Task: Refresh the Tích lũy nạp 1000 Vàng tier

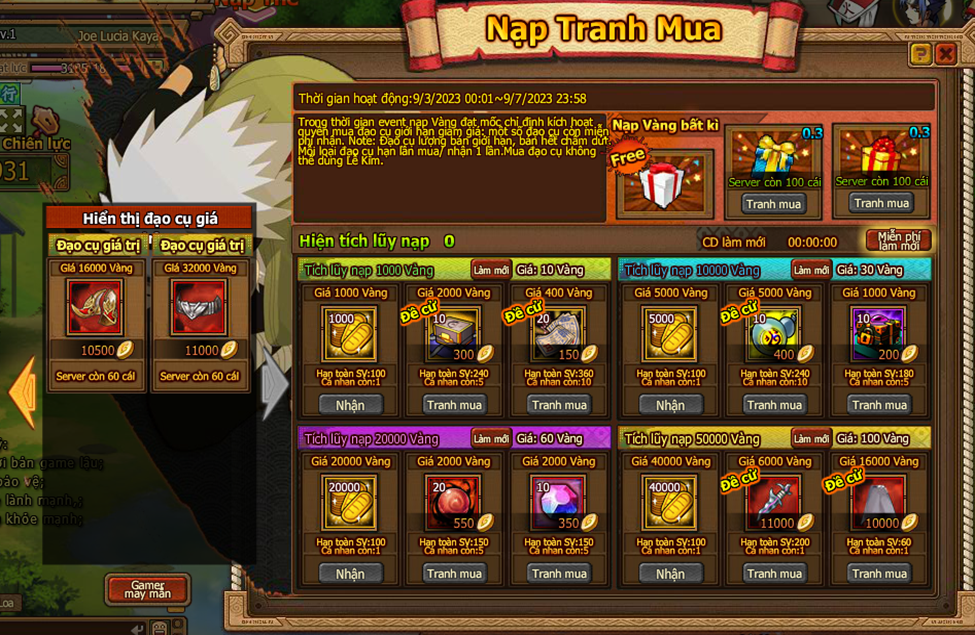Action: click(491, 270)
